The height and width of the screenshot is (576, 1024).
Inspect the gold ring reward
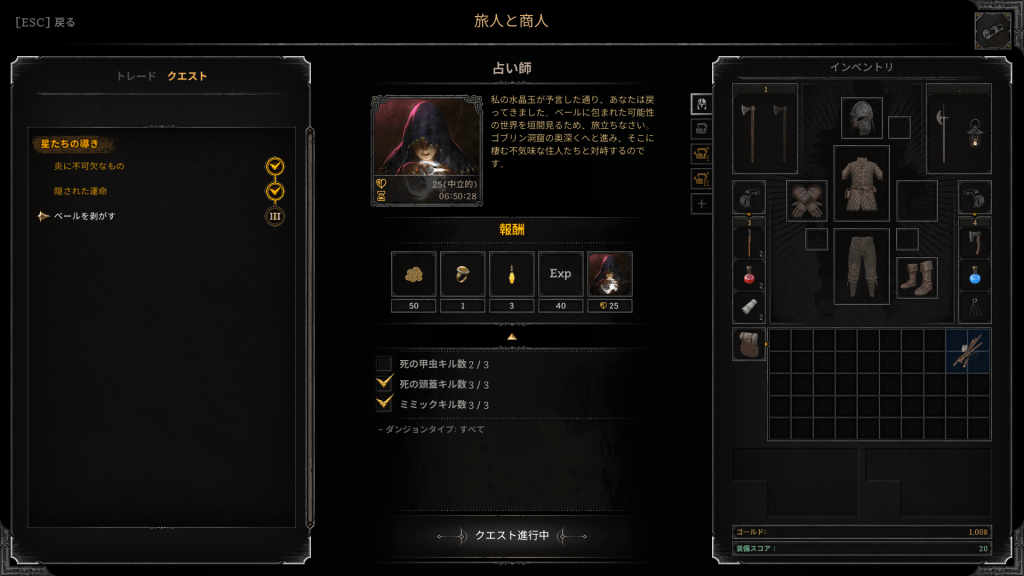point(462,274)
